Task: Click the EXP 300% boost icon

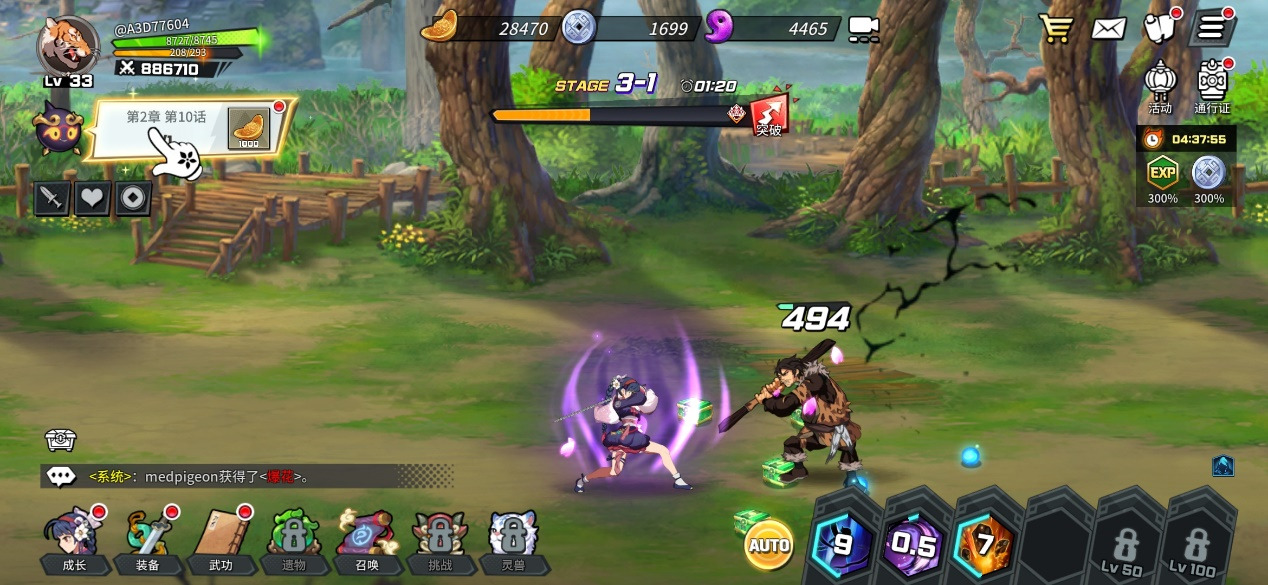Action: (1162, 178)
